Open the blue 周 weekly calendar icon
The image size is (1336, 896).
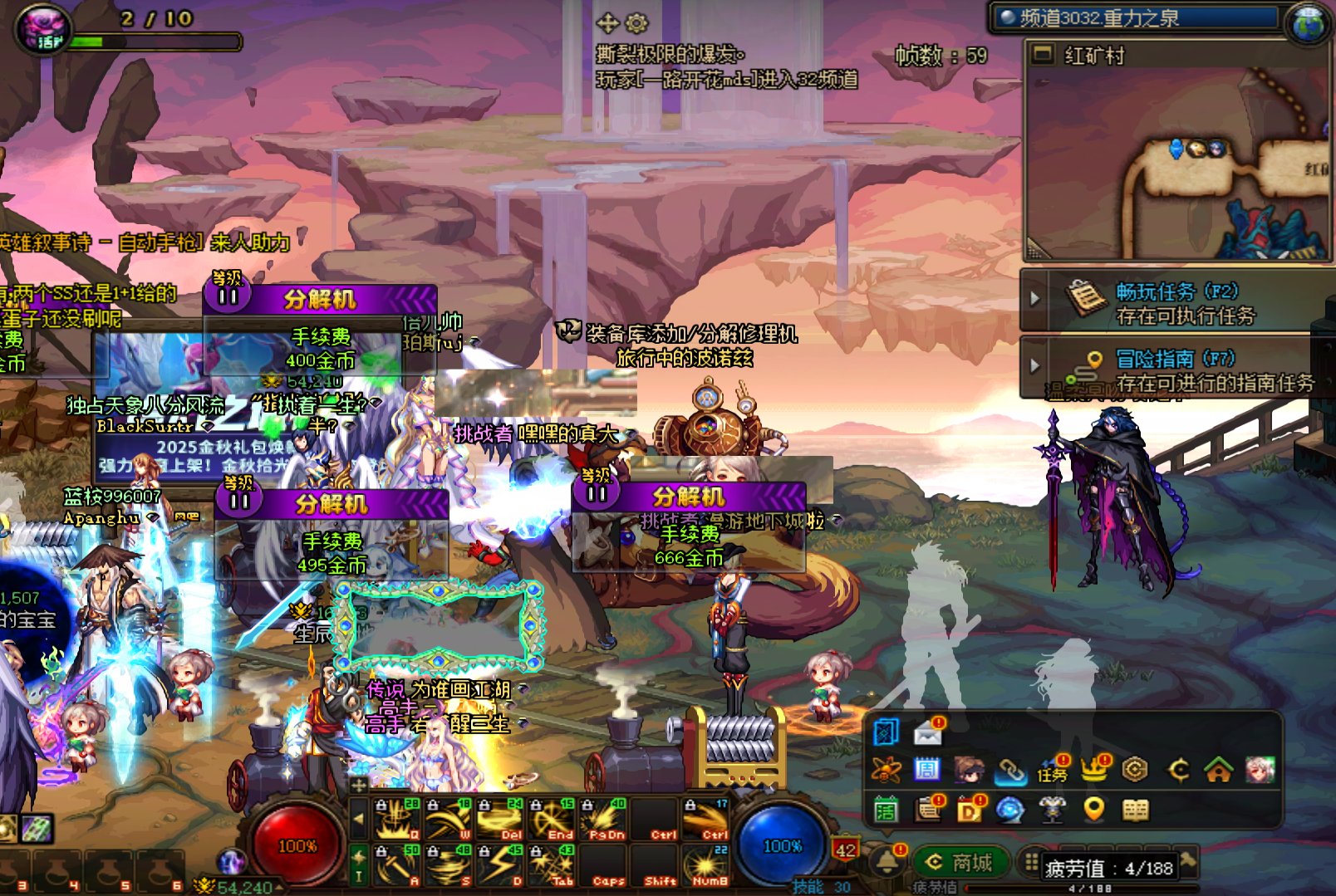pos(927,771)
